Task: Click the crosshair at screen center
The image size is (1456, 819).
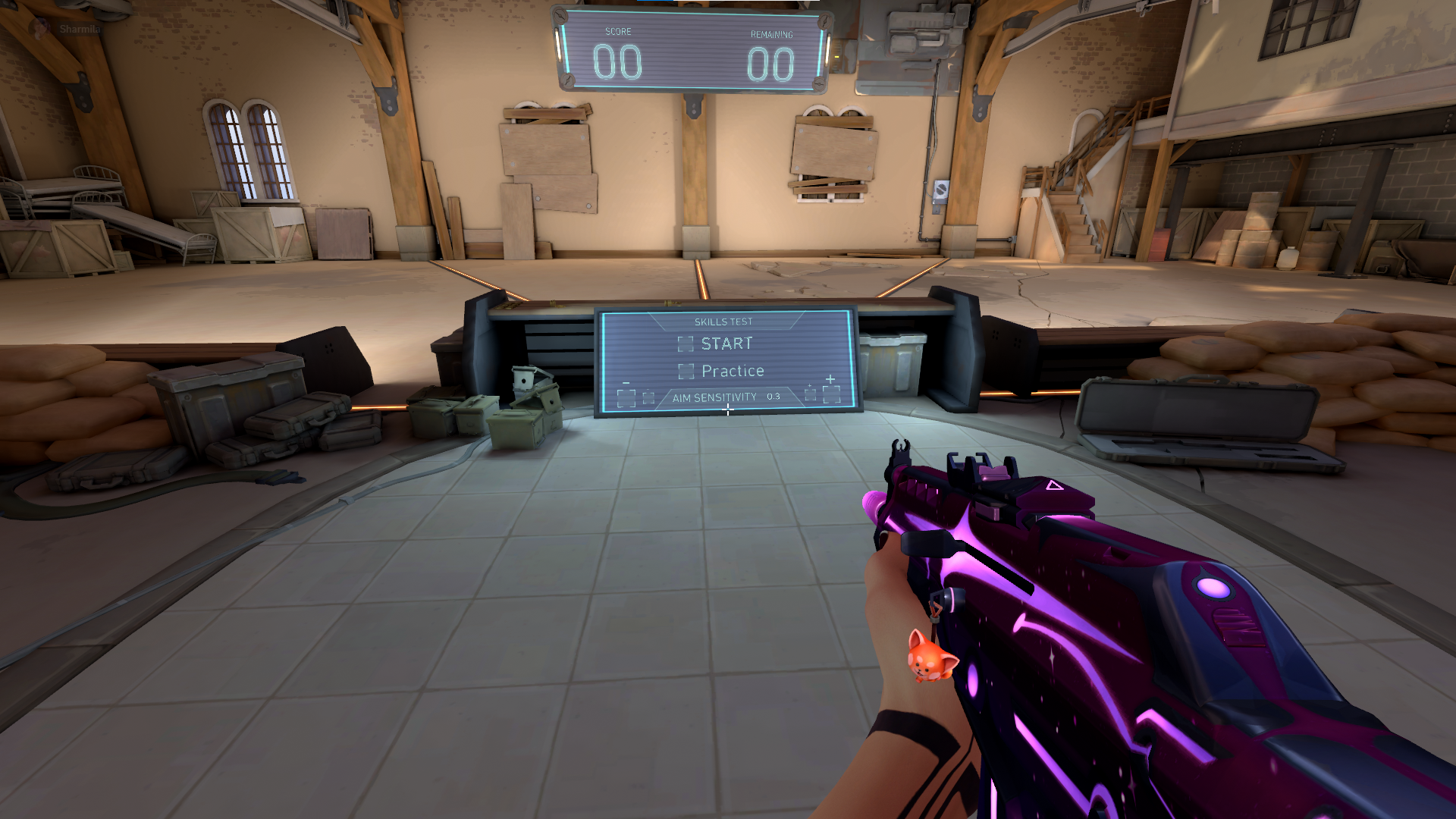Action: click(x=728, y=410)
